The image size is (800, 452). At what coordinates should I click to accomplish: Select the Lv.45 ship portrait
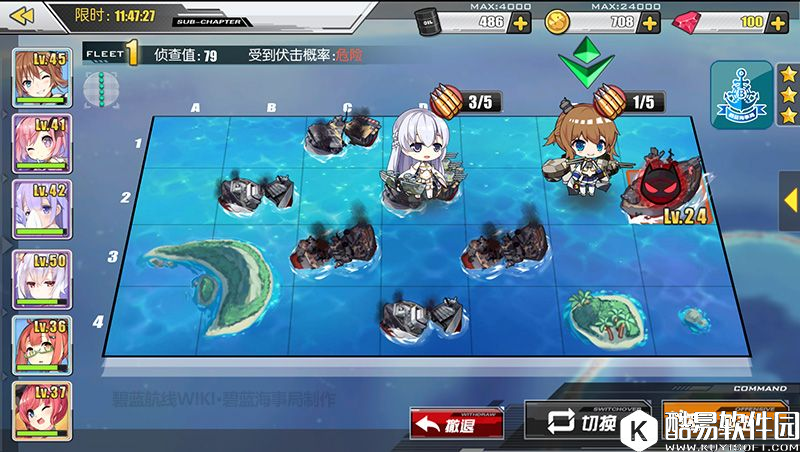pos(40,78)
